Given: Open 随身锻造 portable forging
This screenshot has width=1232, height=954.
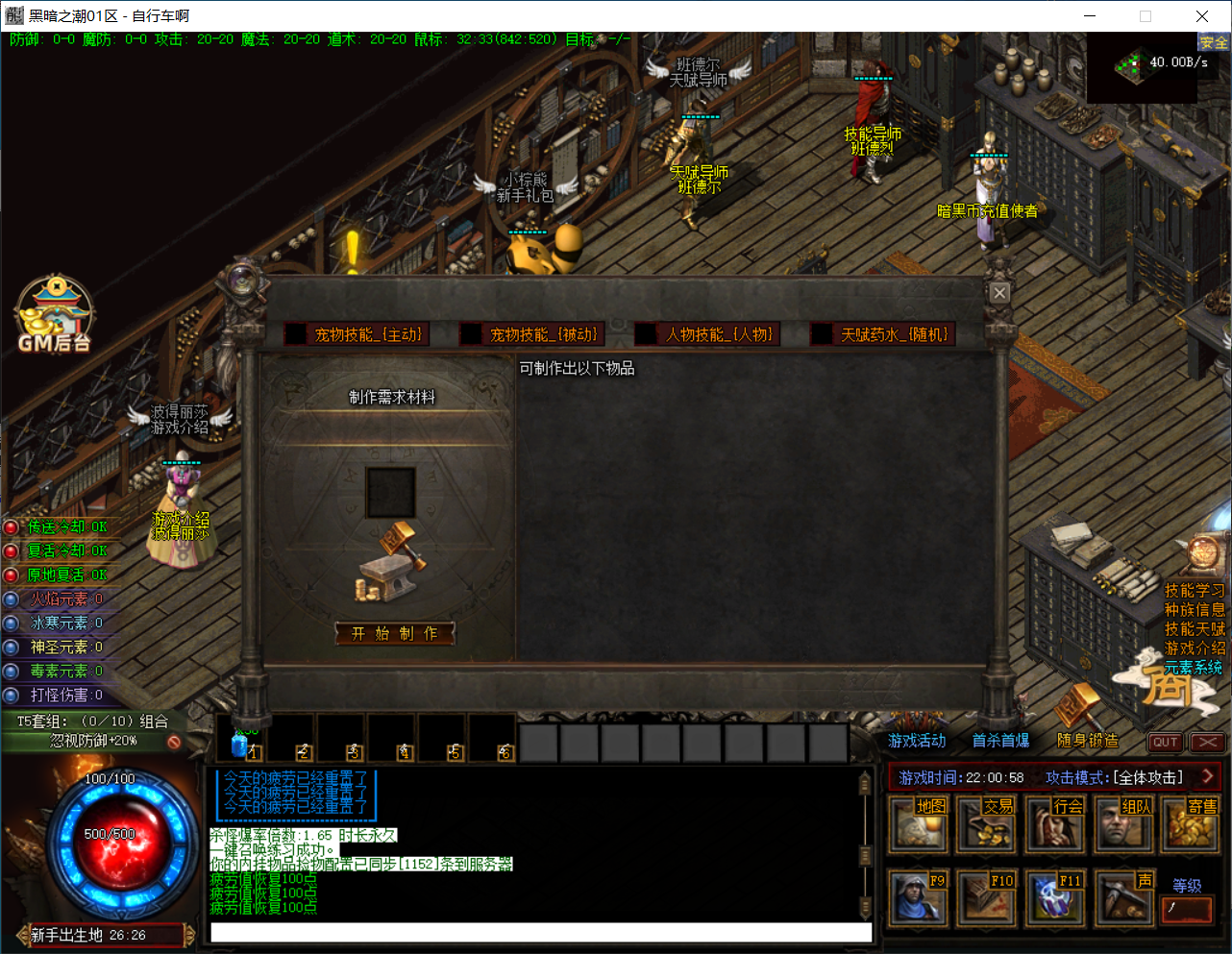Looking at the screenshot, I should pyautogui.click(x=1088, y=741).
